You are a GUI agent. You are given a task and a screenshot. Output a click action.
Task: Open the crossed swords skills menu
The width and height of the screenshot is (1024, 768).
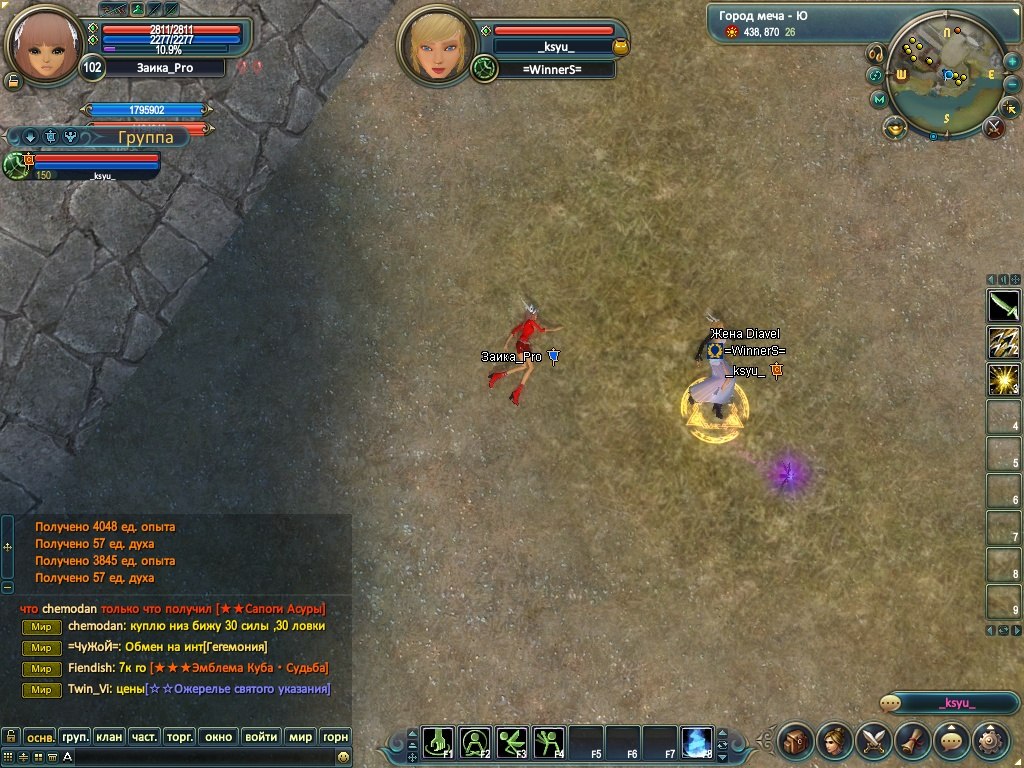click(x=874, y=741)
